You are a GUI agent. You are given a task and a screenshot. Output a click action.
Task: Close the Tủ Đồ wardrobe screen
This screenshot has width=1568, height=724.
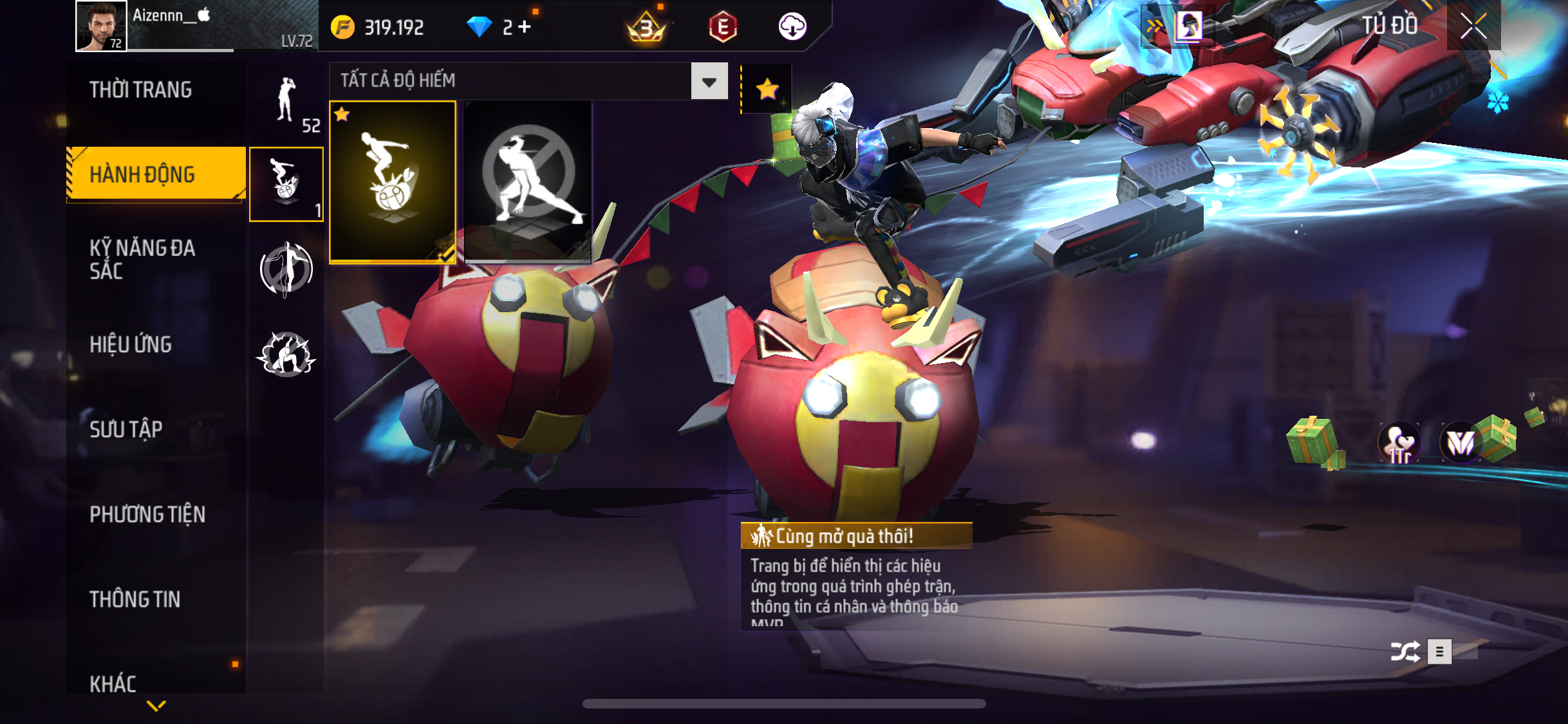click(1473, 26)
